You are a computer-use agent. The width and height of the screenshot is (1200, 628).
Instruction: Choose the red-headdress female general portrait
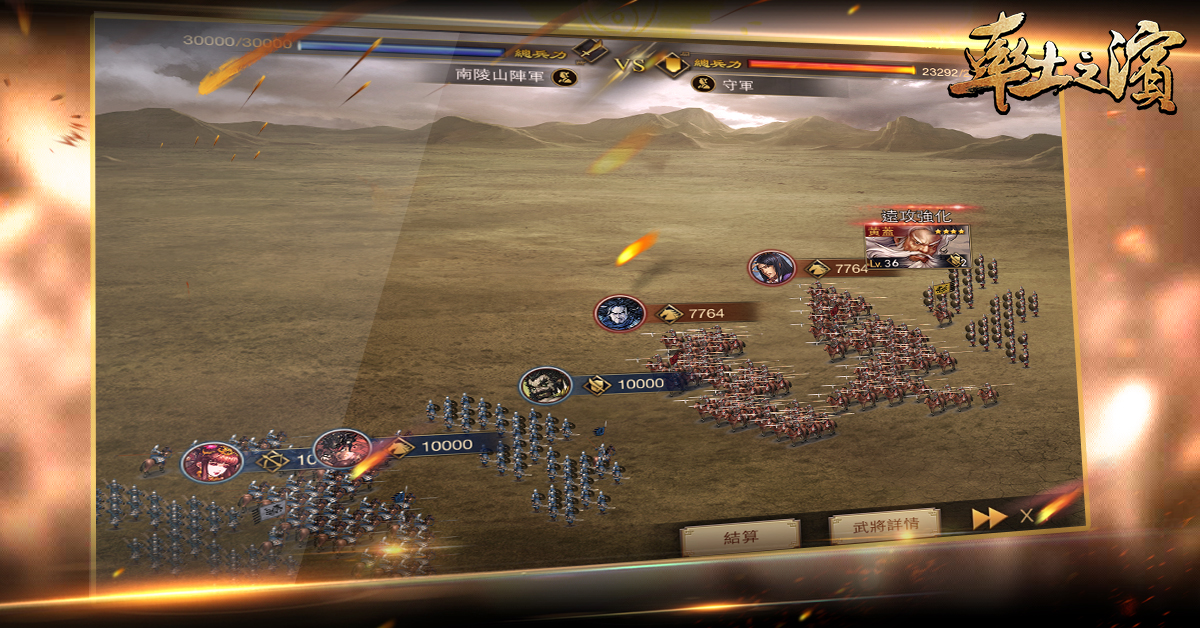point(211,462)
